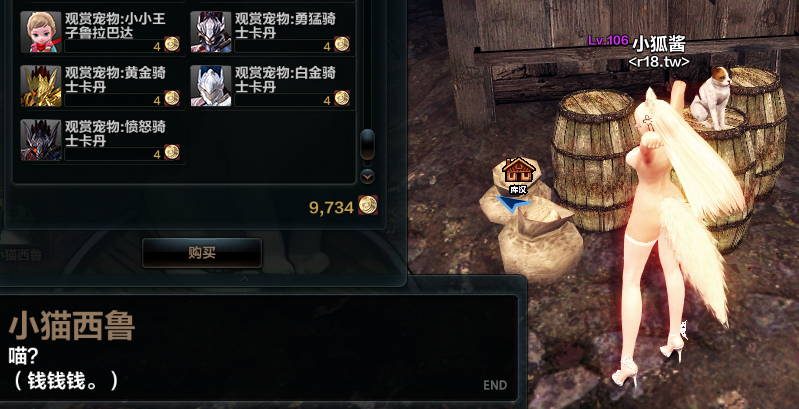
Task: Select pet 小小王子鲁拉巴达
Action: (100, 31)
